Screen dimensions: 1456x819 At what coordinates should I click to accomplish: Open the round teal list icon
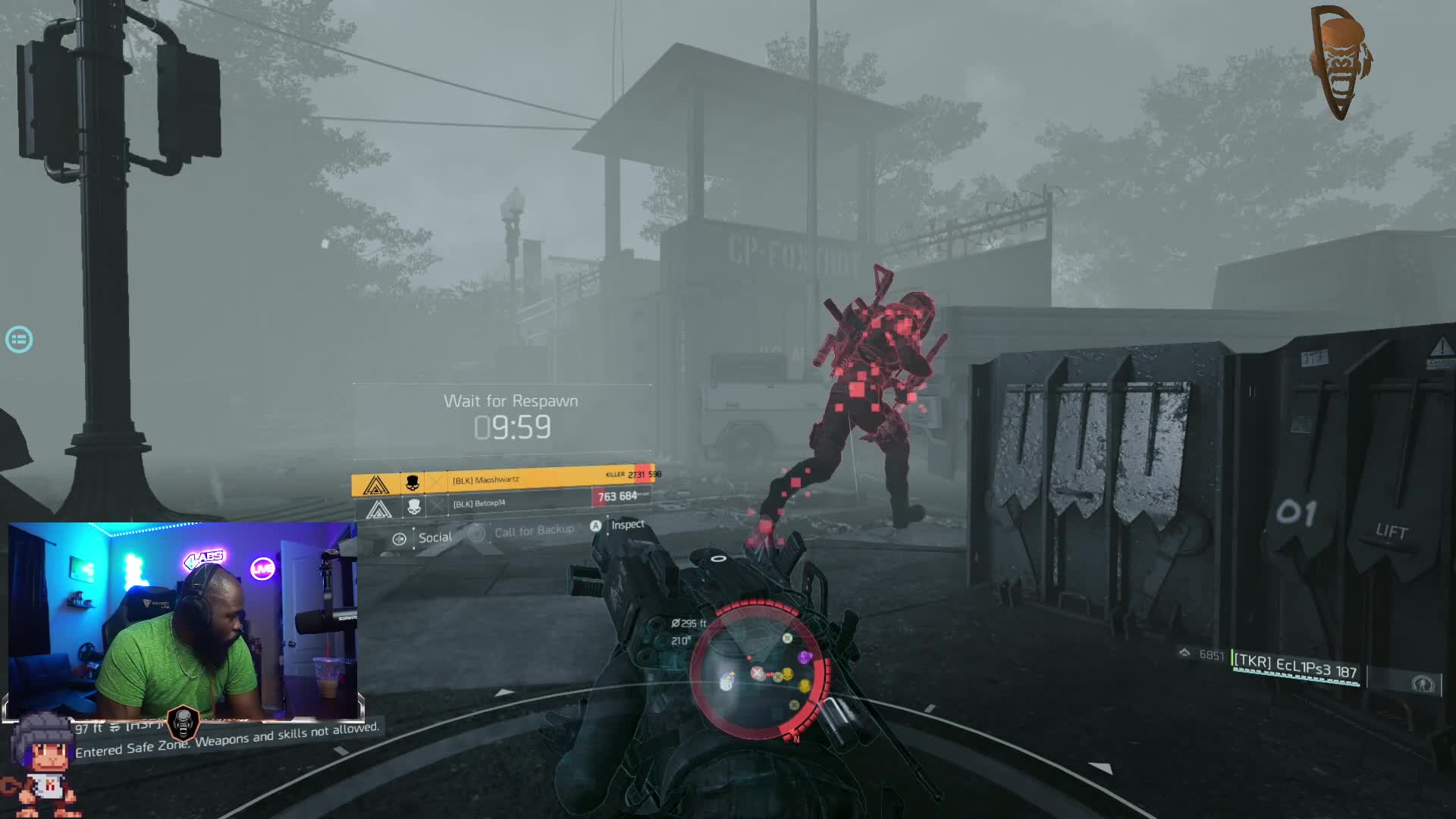tap(19, 339)
